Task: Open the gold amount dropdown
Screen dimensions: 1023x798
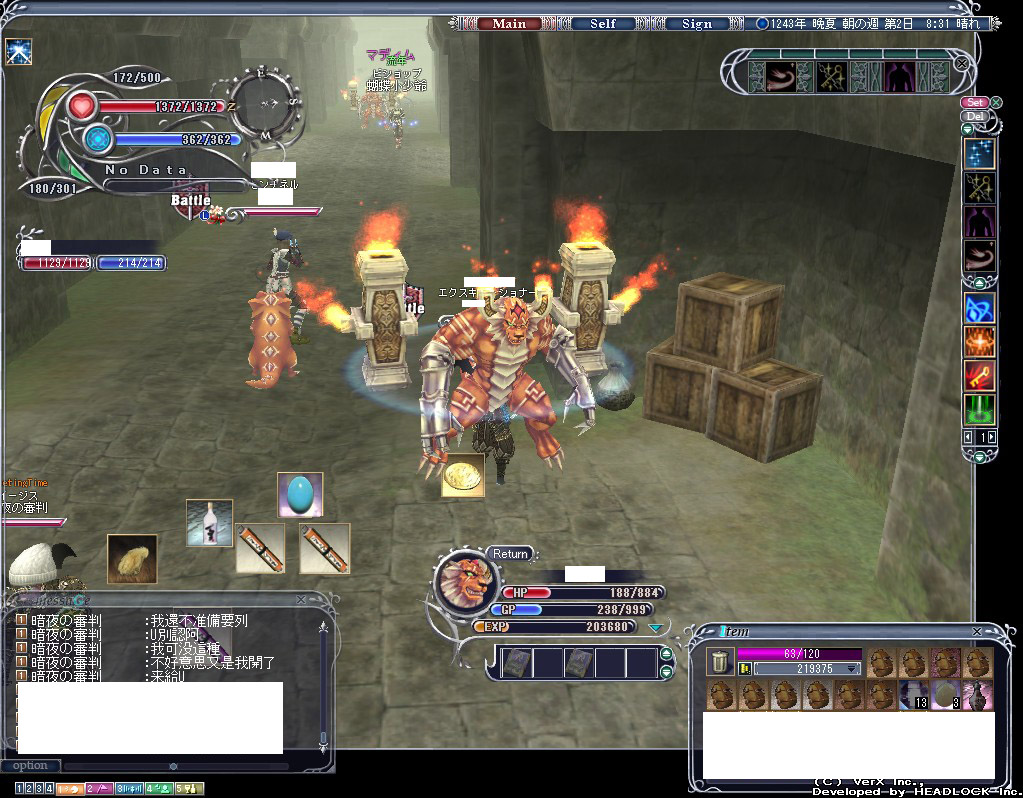Action: pos(852,668)
